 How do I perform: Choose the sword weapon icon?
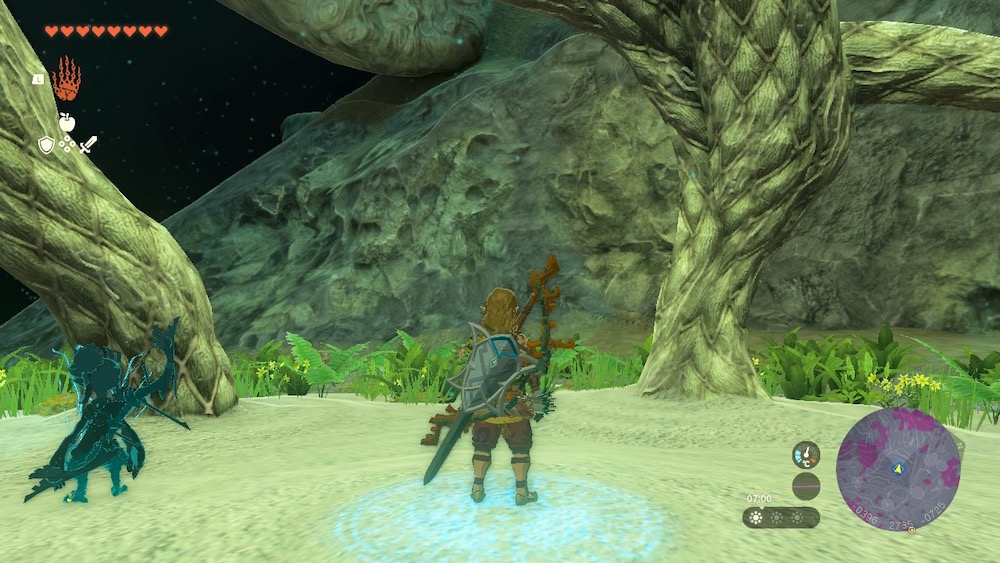(x=89, y=145)
